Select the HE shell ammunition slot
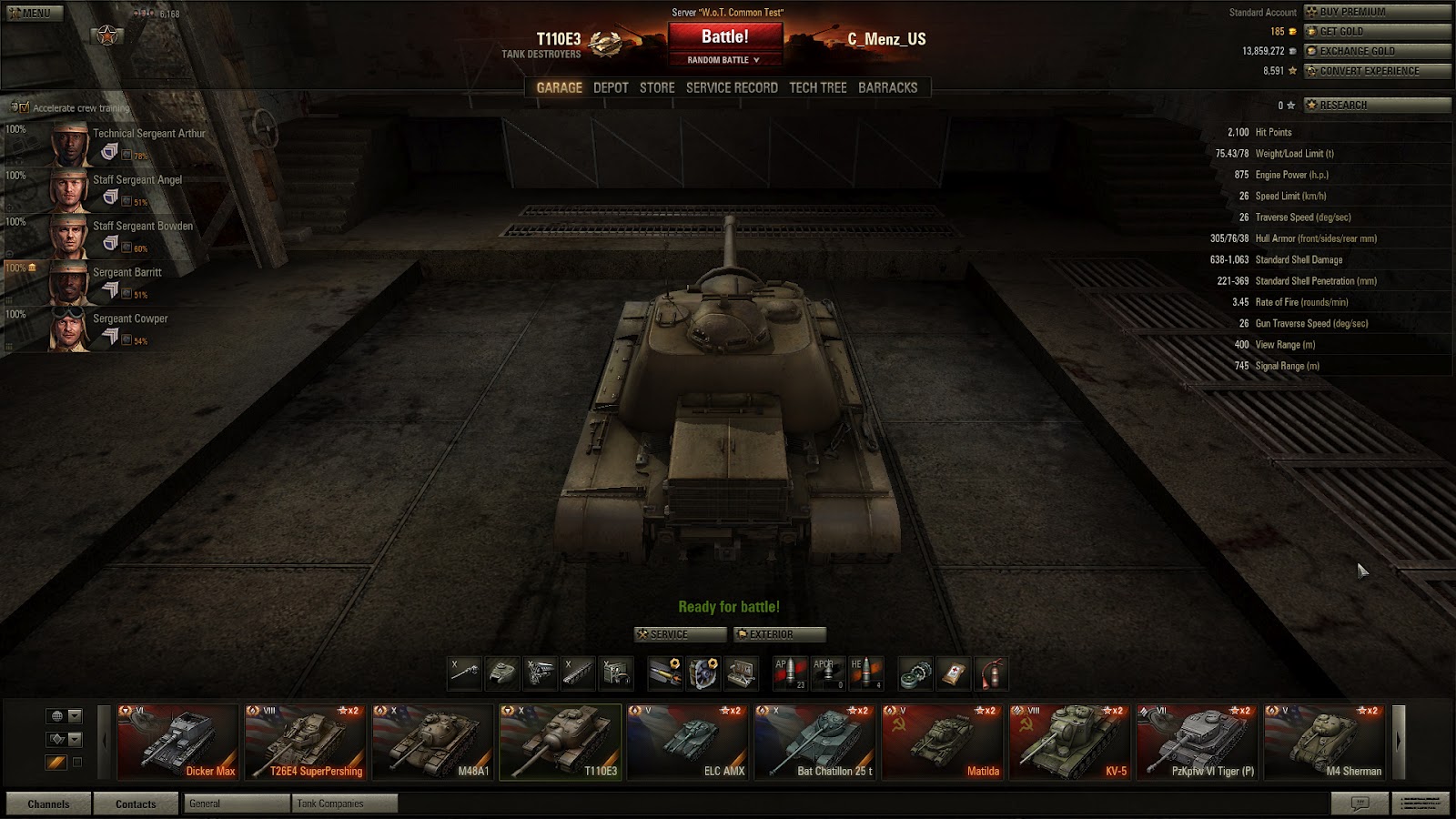Screen dimensions: 1456x819 866,671
